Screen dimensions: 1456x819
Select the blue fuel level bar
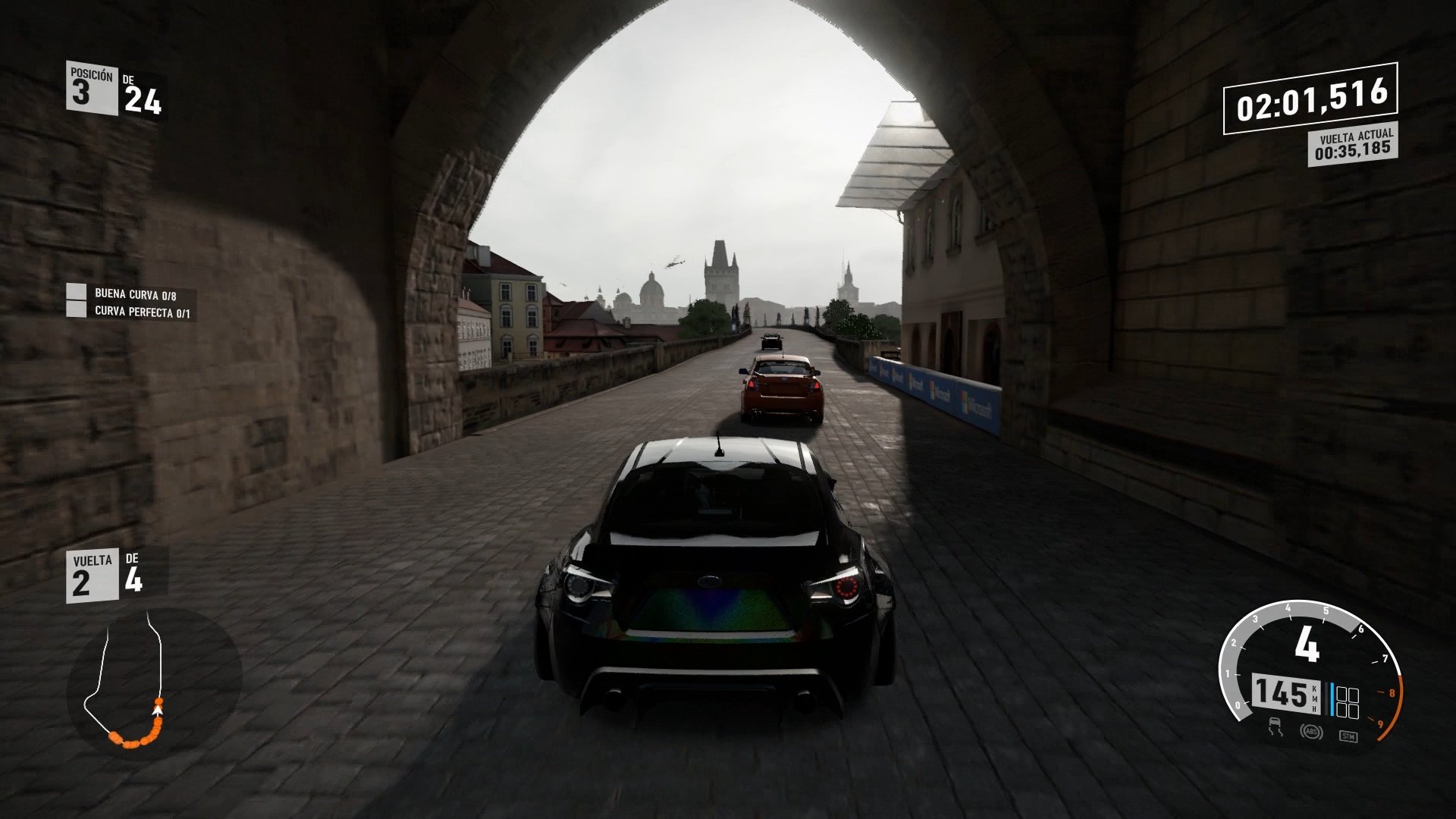pos(1332,698)
